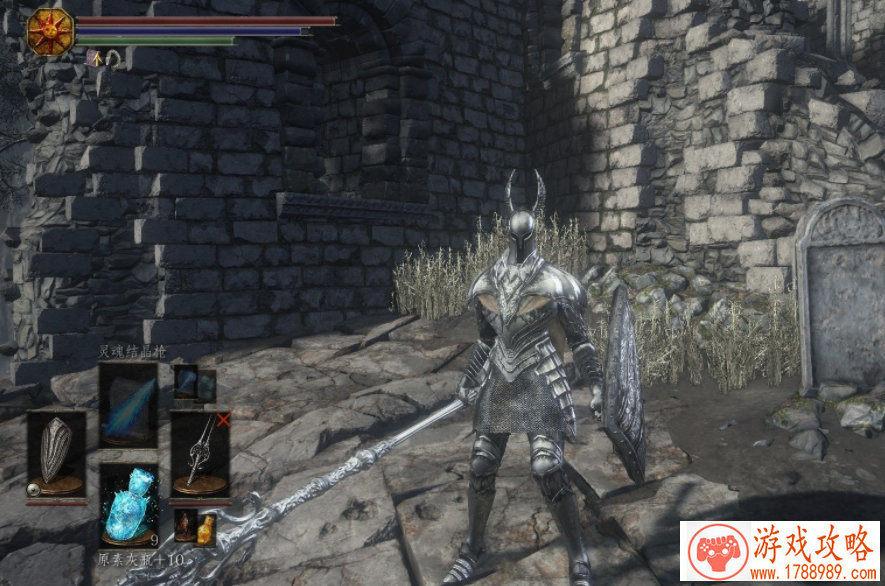Select the Soul Crystal Spear spell slot
Screen dimensions: 885x586
pos(127,404)
